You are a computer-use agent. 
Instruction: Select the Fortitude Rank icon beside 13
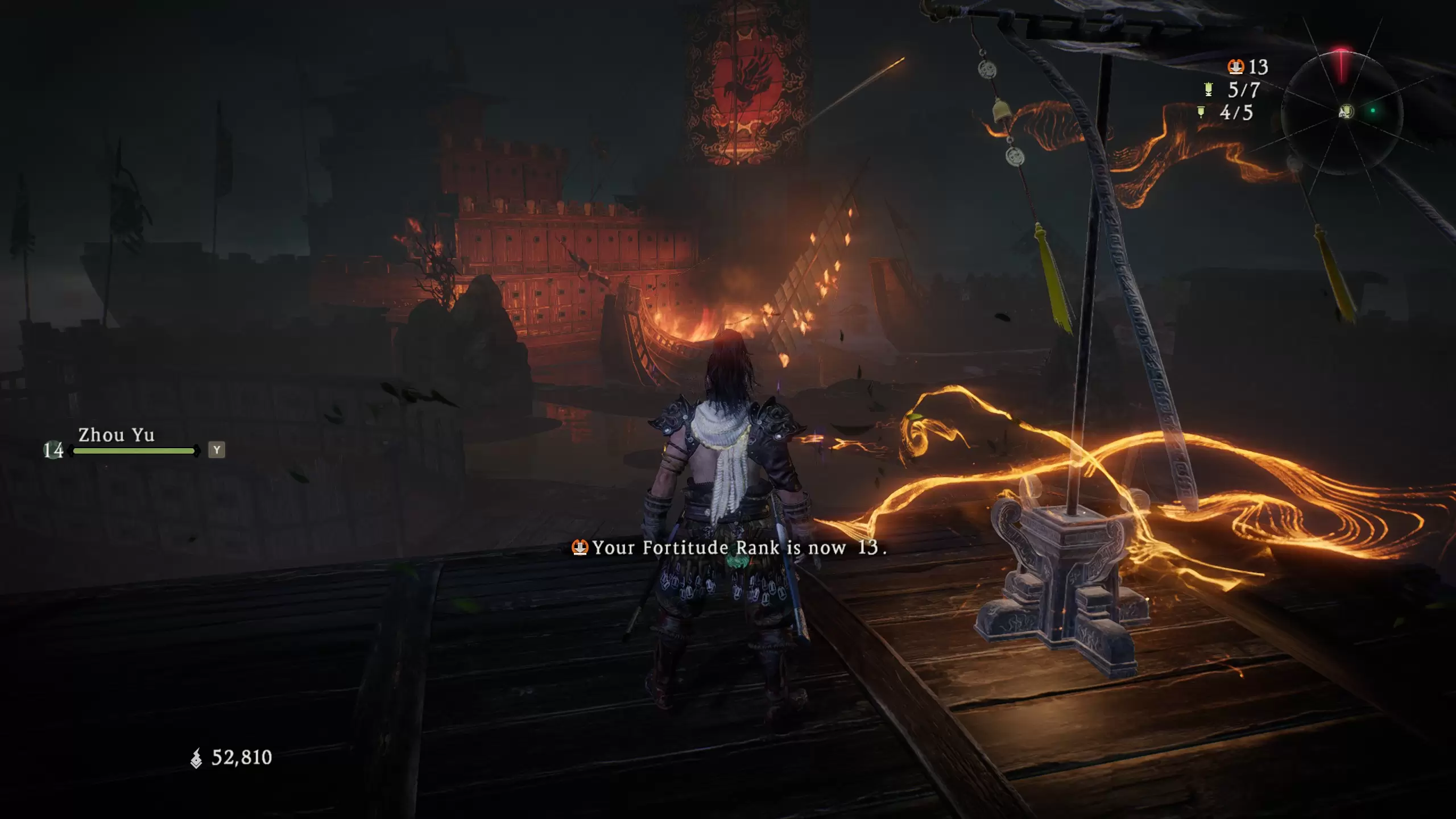[x=1235, y=67]
